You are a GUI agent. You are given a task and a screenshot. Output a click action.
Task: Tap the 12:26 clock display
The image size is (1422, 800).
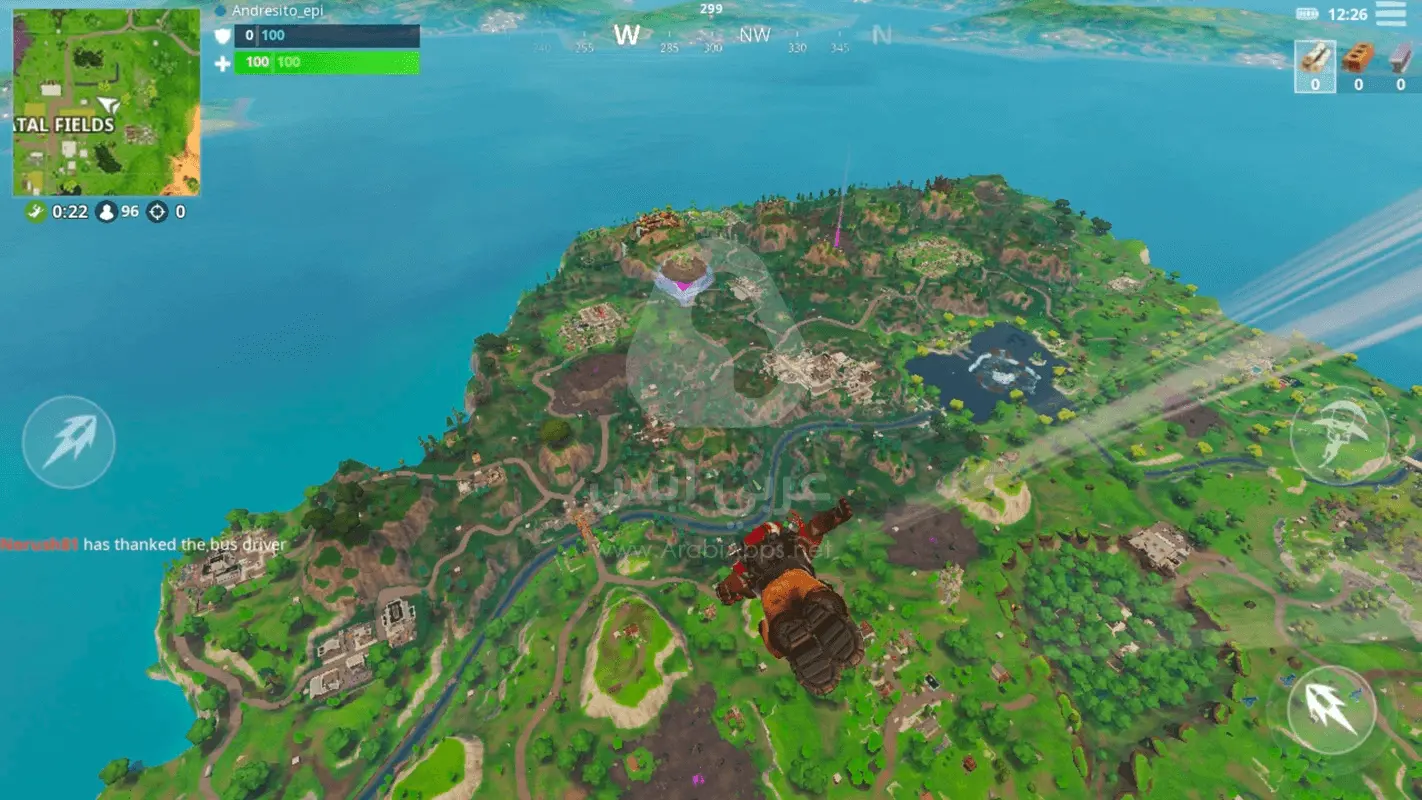[x=1346, y=13]
